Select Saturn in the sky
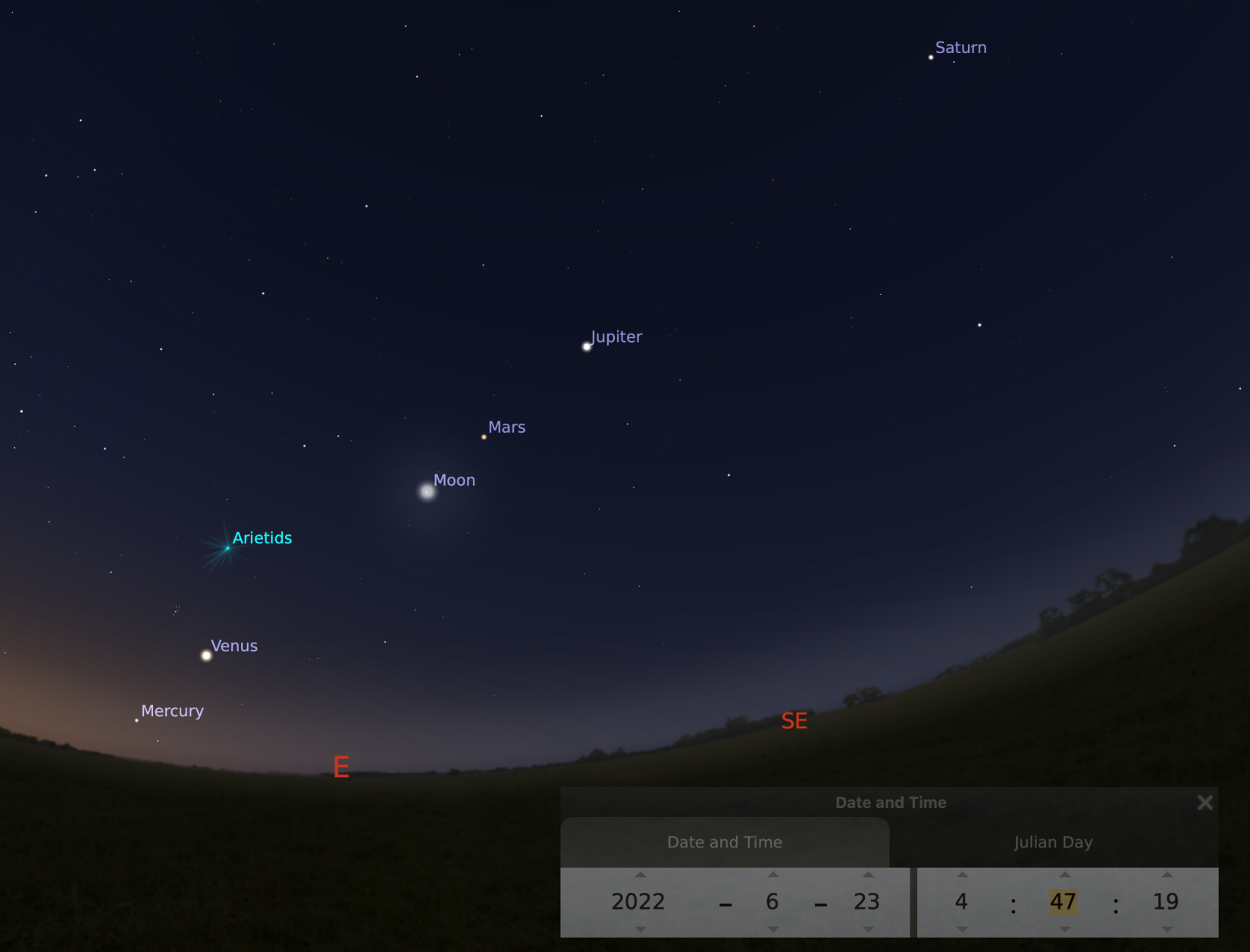1250x952 pixels. tap(930, 57)
